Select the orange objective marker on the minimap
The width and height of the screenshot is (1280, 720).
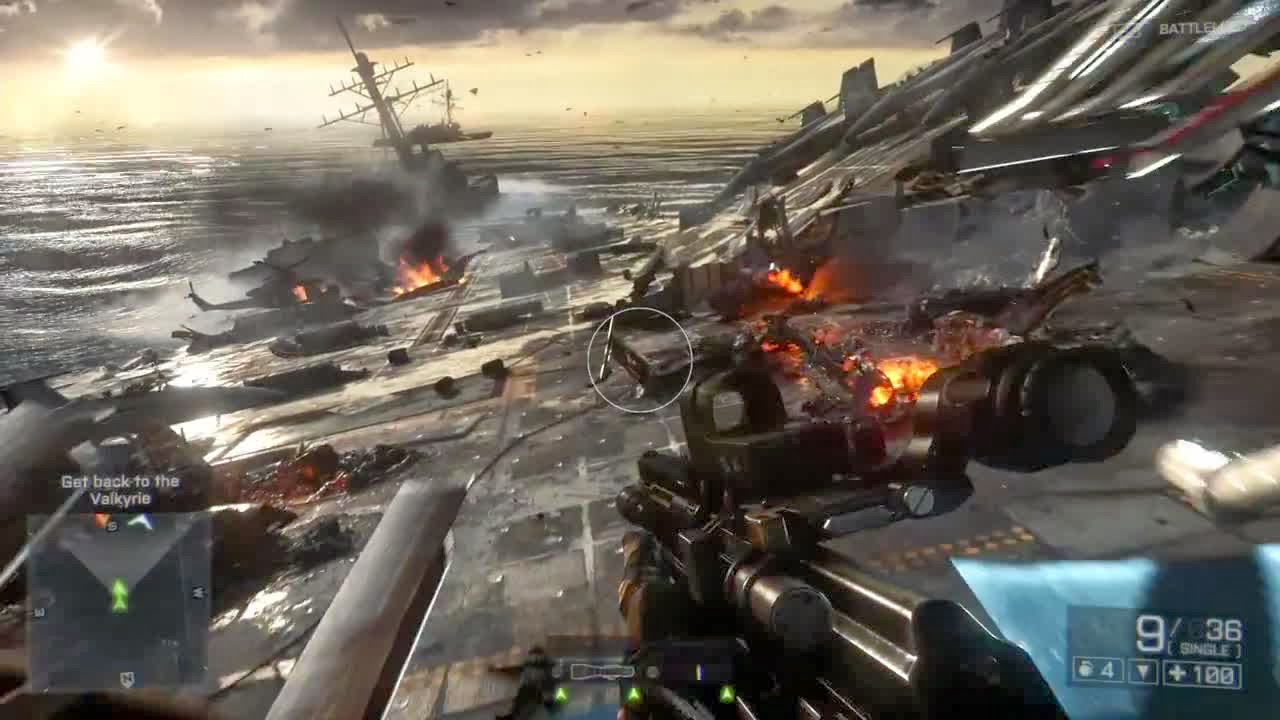coord(101,518)
